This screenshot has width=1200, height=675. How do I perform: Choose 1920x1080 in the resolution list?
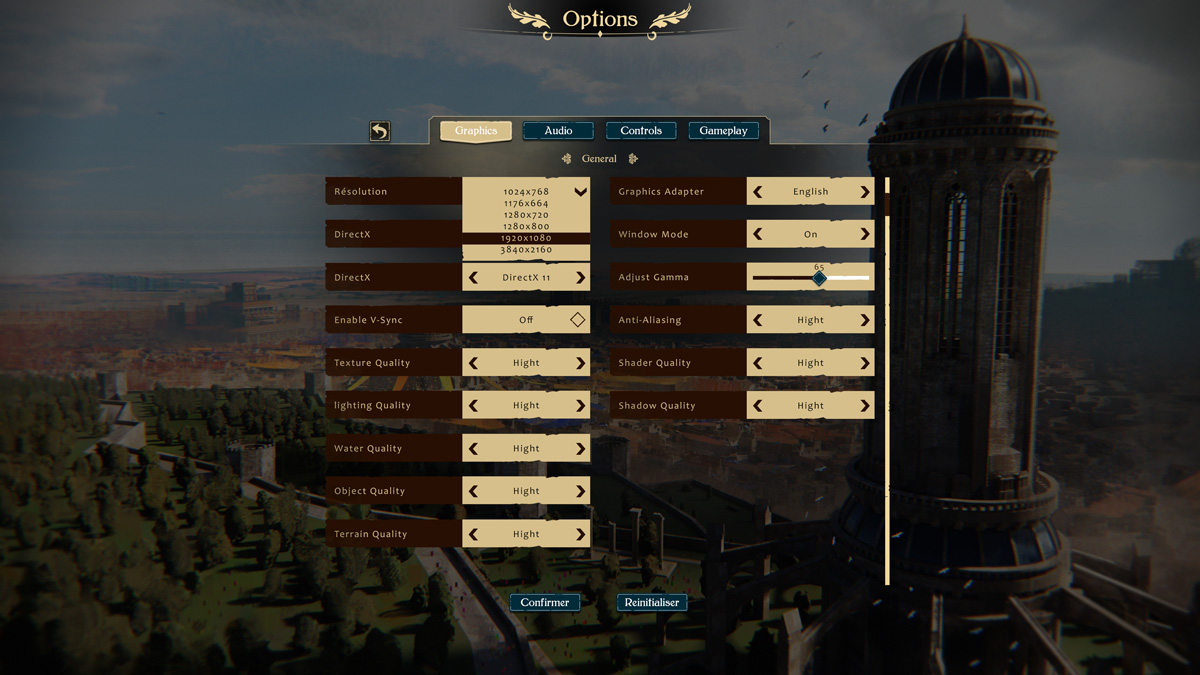pyautogui.click(x=526, y=238)
